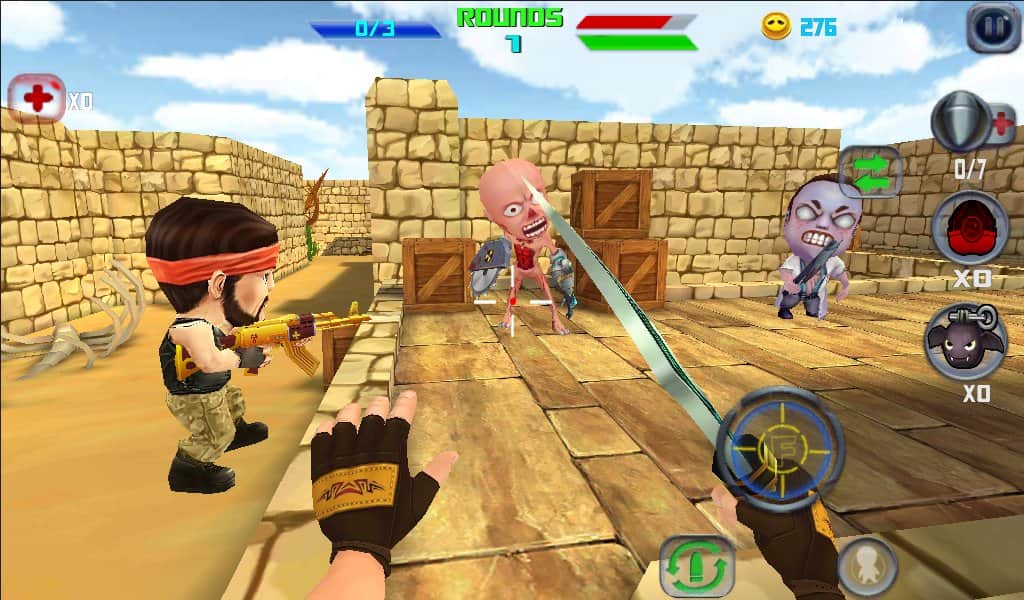Use the red cross medkit
This screenshot has width=1024, height=600.
coord(37,99)
